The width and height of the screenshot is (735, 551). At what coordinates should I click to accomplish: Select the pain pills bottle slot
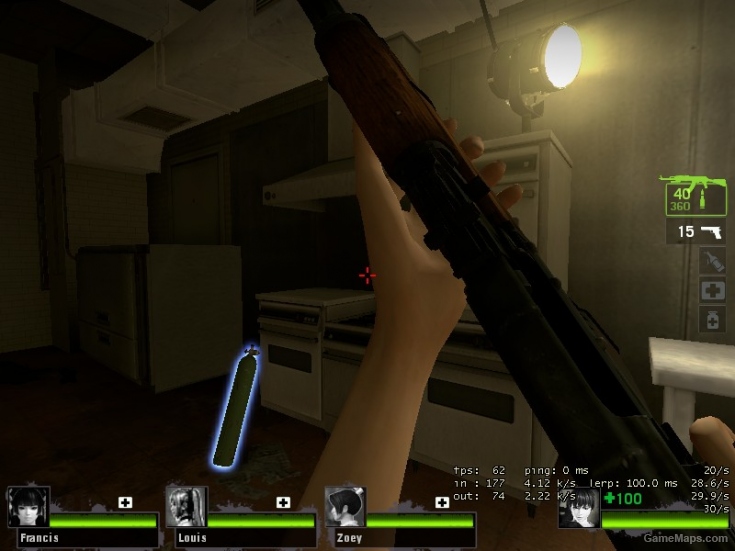(x=711, y=319)
